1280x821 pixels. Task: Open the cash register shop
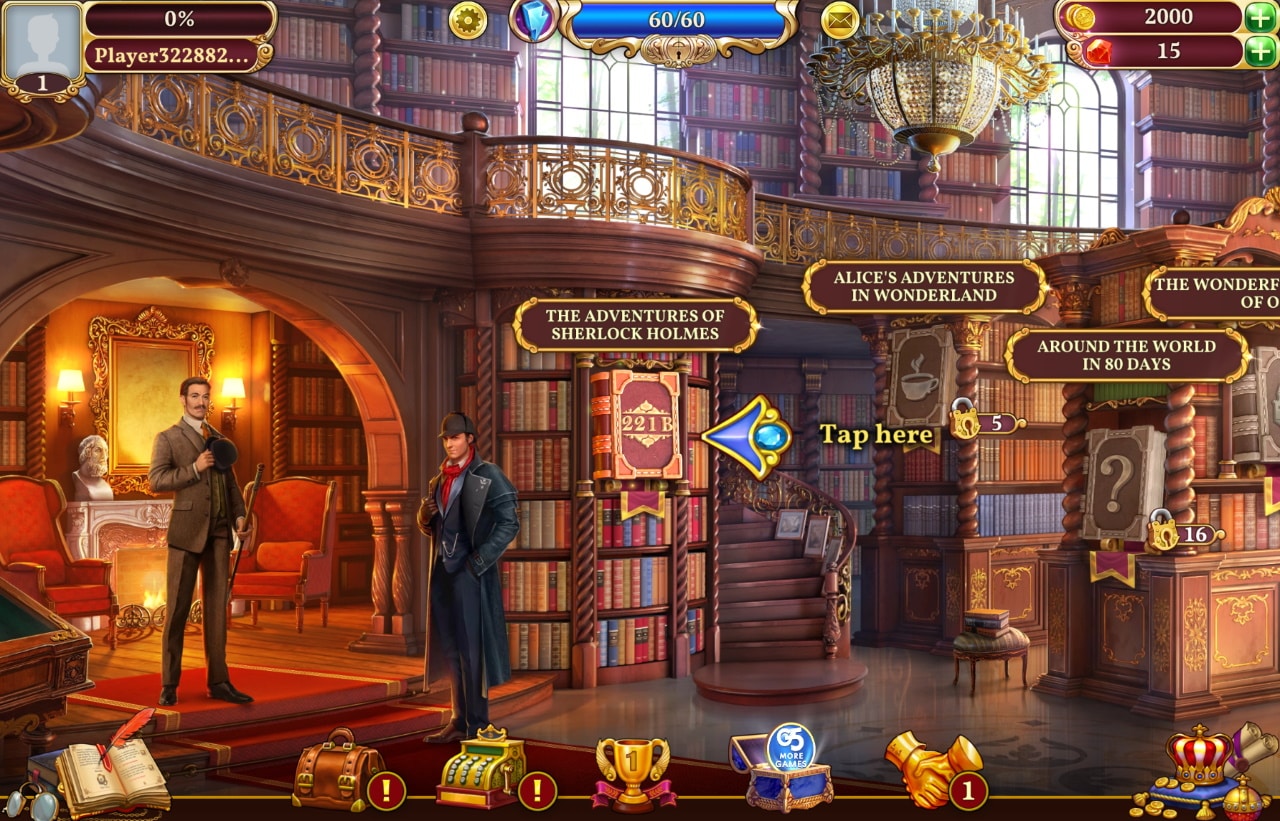(481, 768)
